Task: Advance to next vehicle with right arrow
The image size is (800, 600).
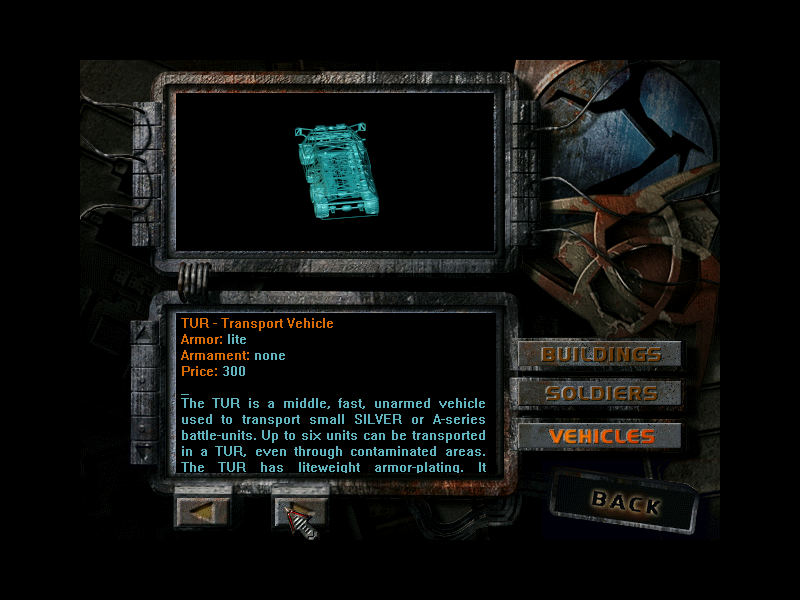Action: pos(300,510)
